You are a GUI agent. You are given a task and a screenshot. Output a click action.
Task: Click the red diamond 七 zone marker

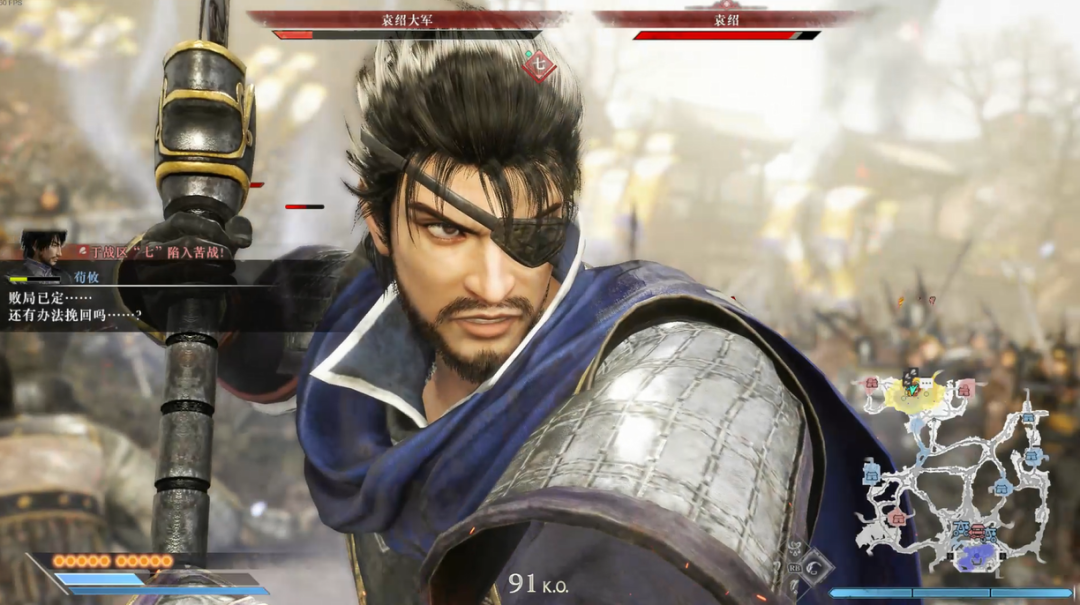(x=539, y=66)
